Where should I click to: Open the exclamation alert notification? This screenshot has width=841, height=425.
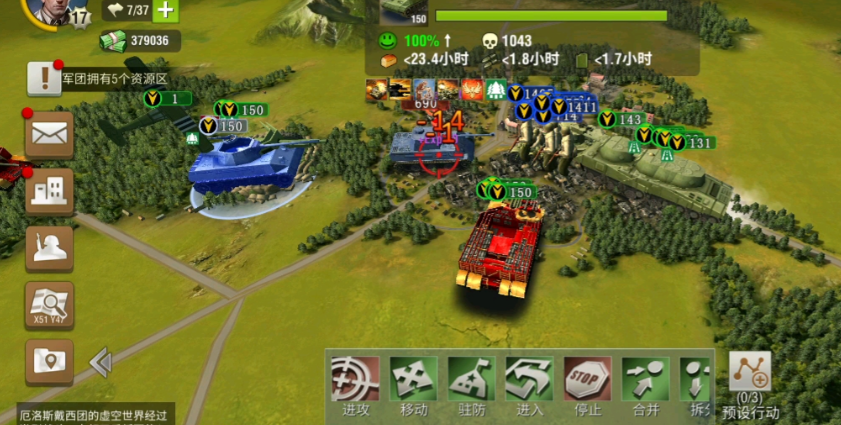(44, 77)
